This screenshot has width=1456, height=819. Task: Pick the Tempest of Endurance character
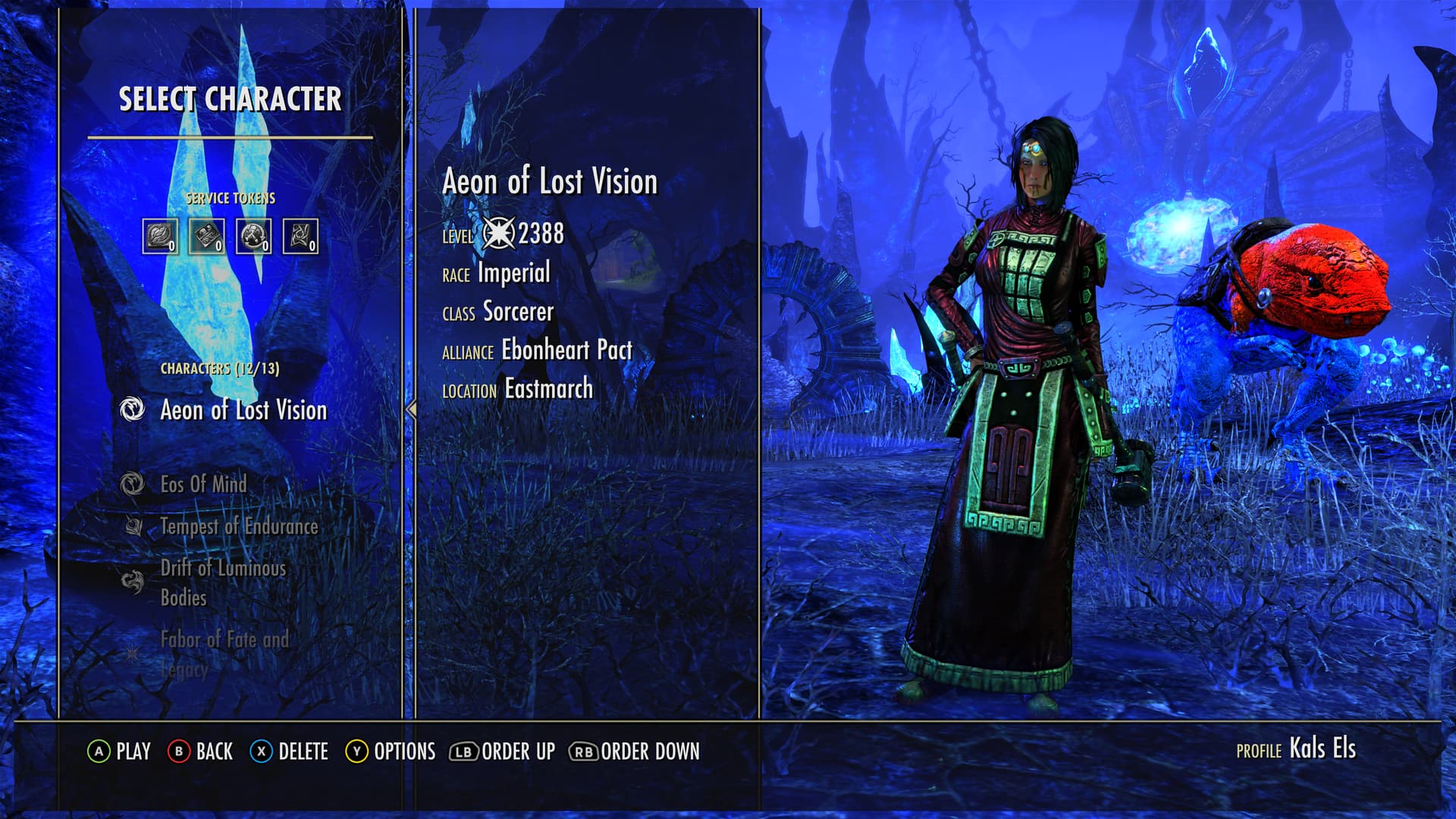238,526
